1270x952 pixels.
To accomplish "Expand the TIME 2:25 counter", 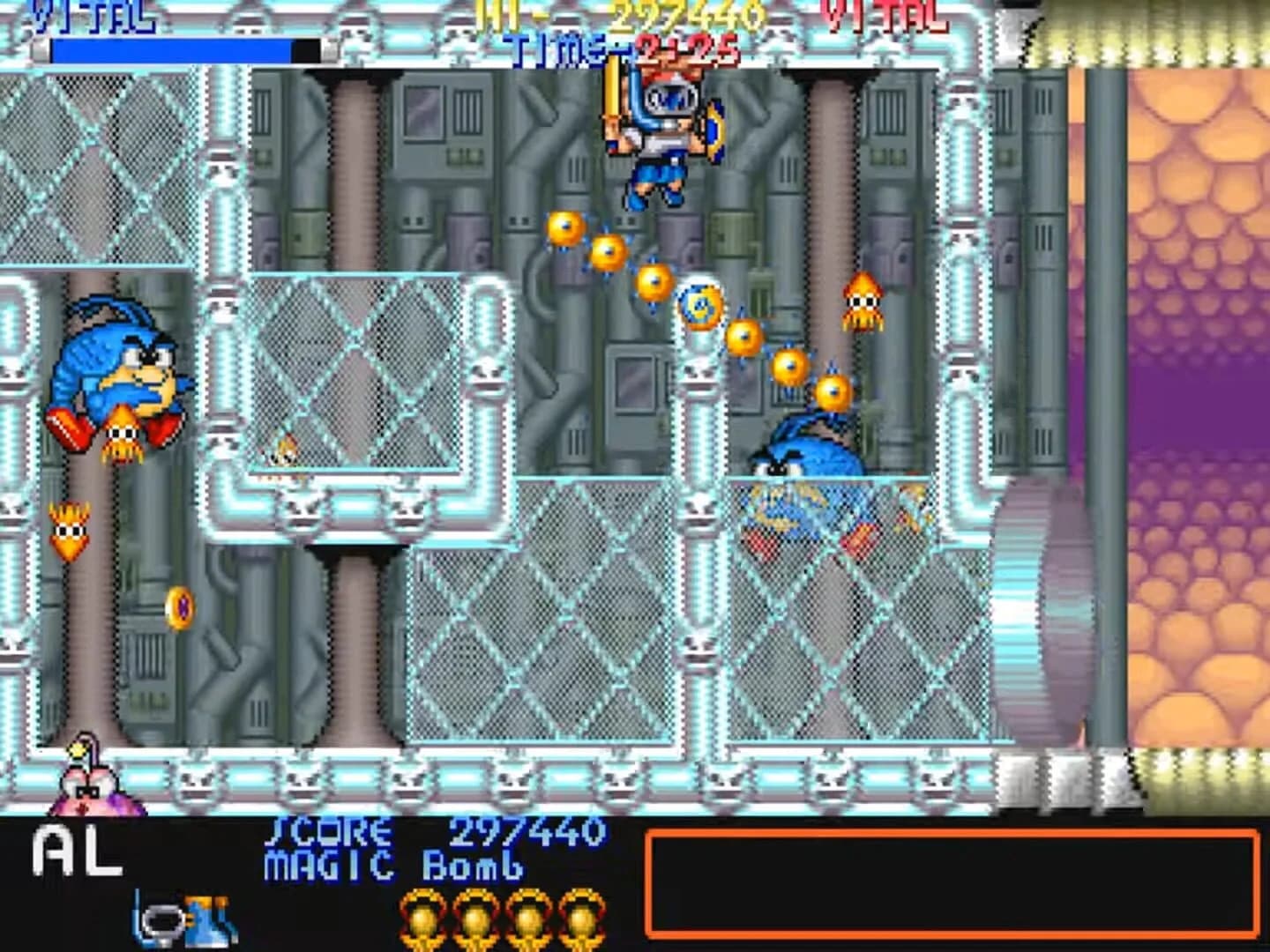I will pyautogui.click(x=626, y=48).
